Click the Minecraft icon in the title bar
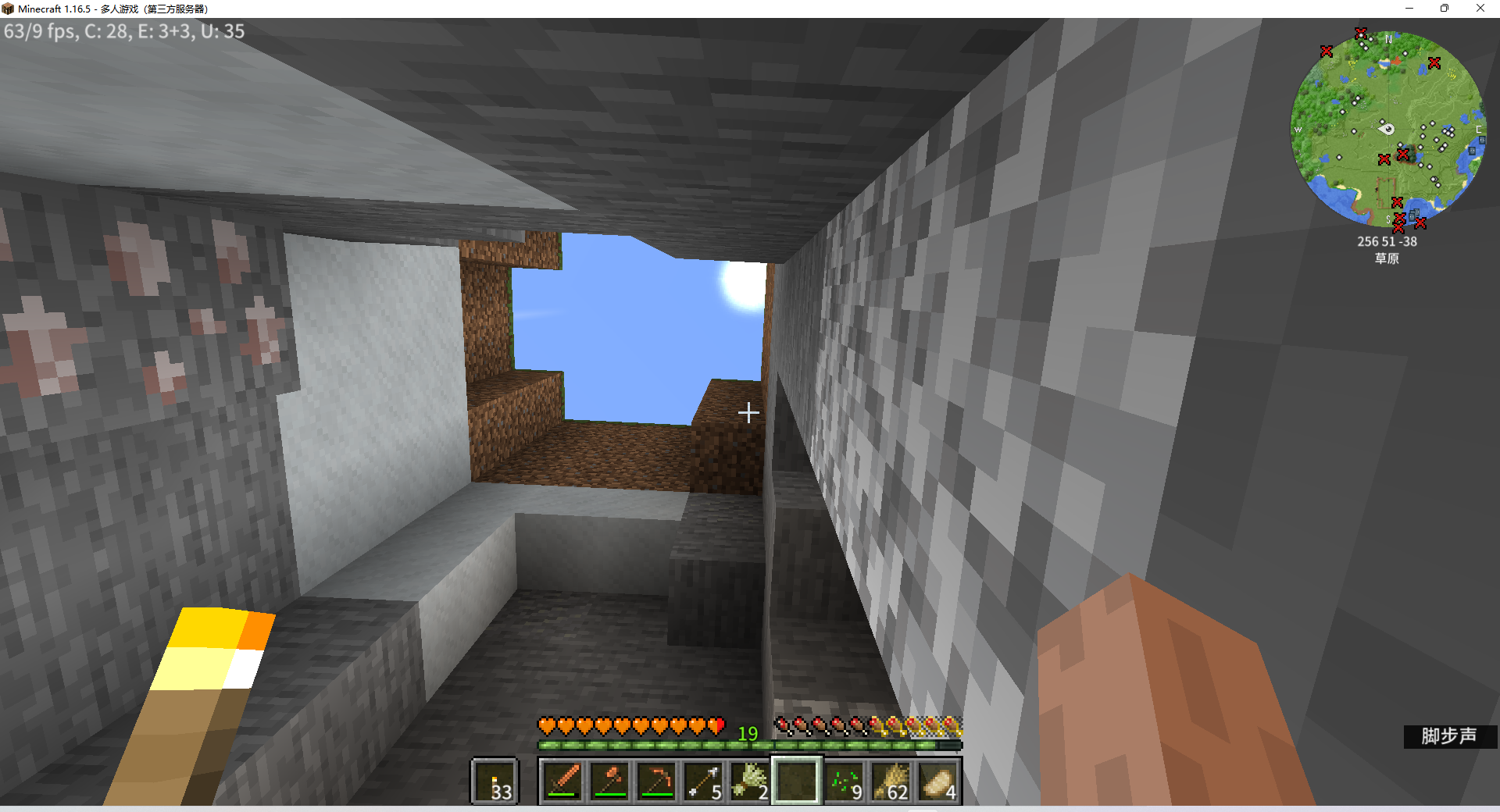The height and width of the screenshot is (812, 1500). click(9, 9)
